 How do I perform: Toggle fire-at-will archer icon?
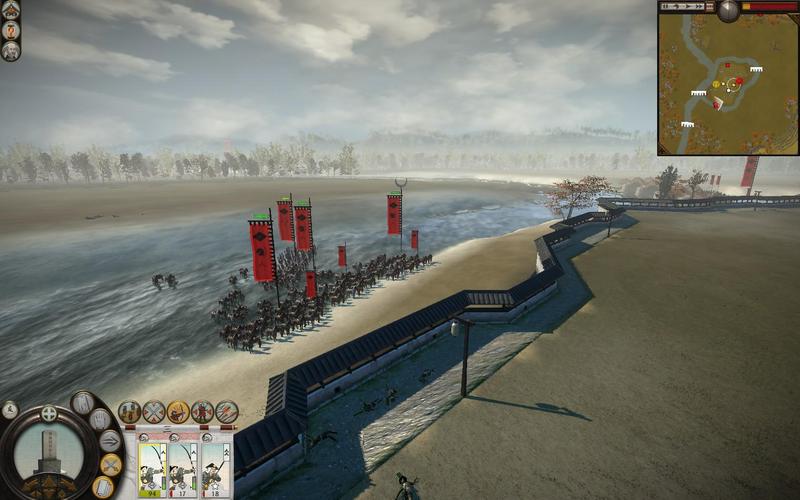coord(178,411)
